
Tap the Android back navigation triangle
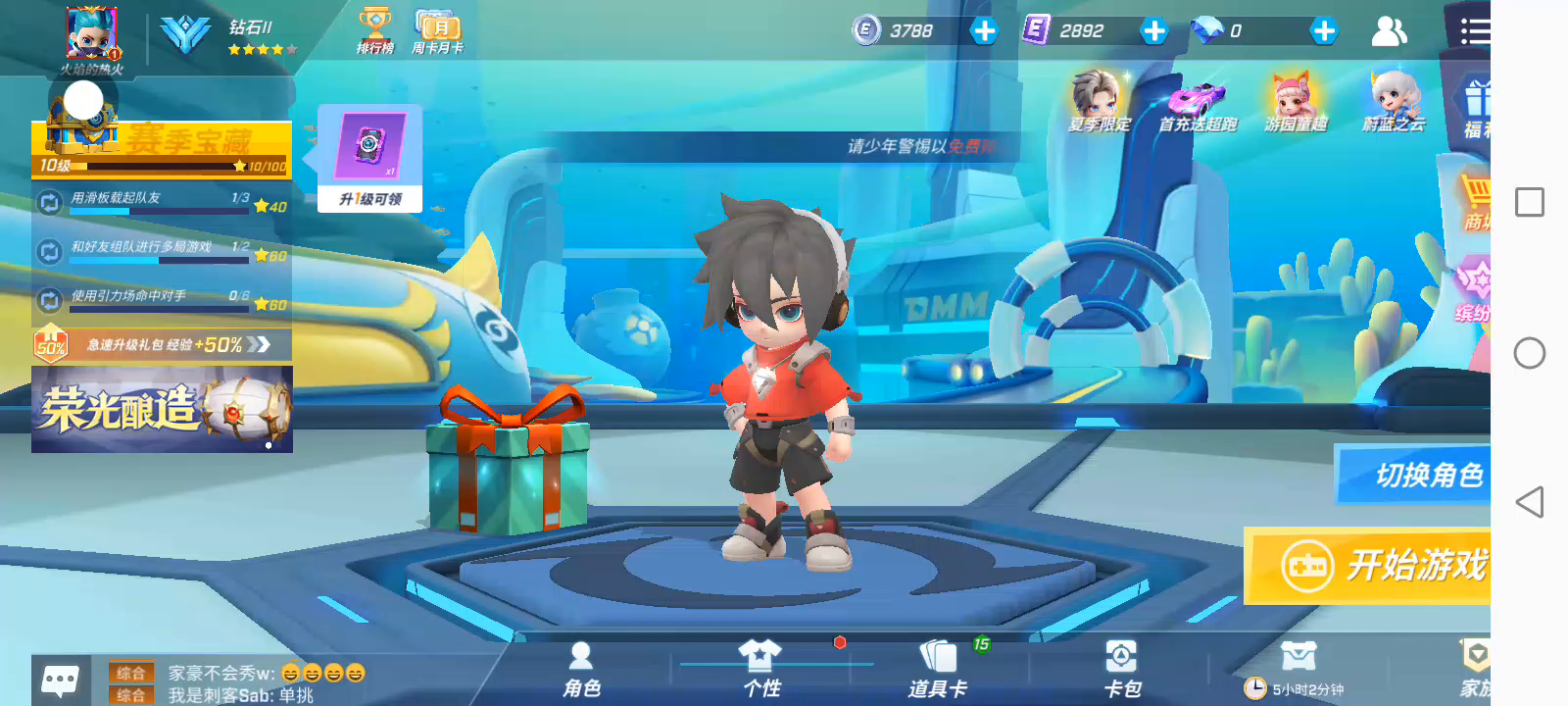(x=1529, y=502)
